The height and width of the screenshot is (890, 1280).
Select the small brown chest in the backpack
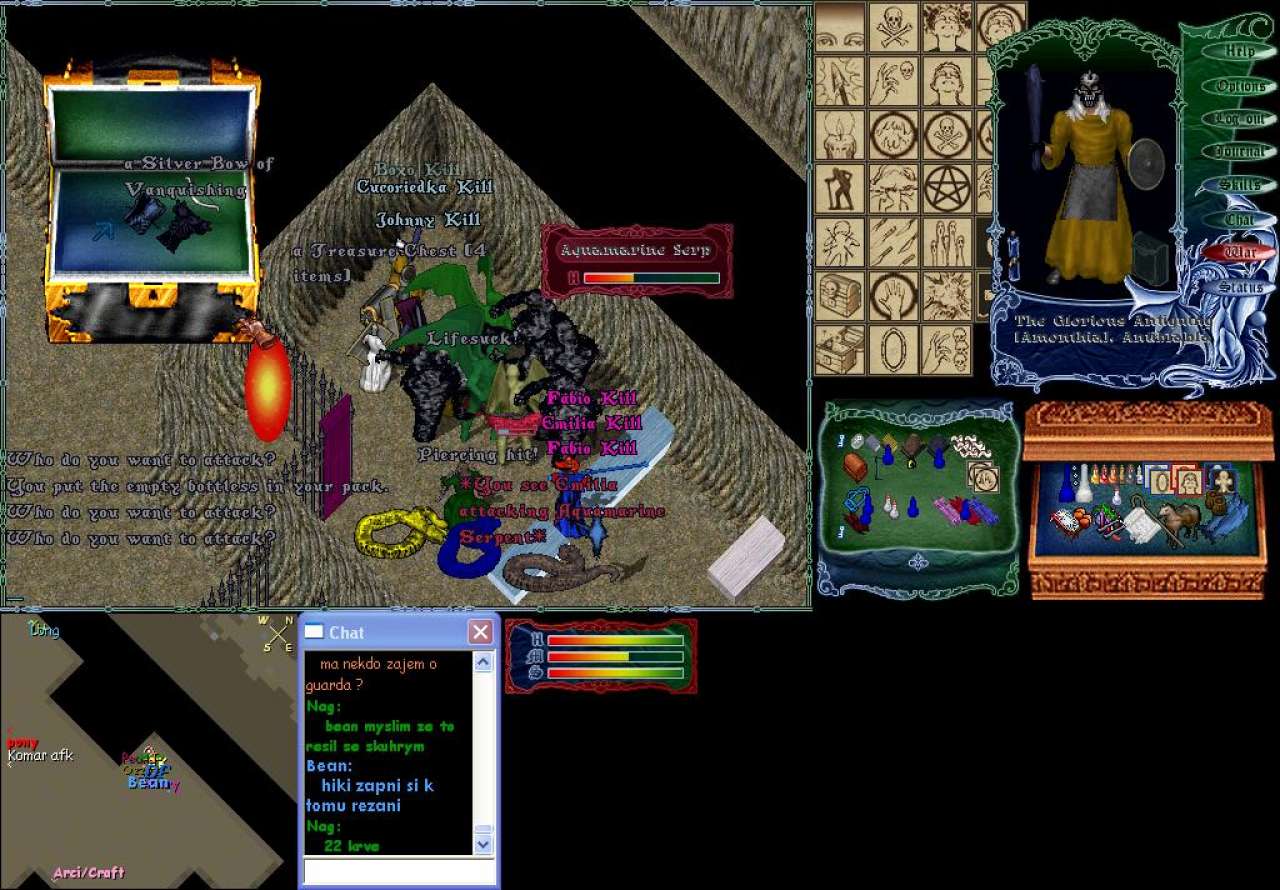[x=855, y=466]
